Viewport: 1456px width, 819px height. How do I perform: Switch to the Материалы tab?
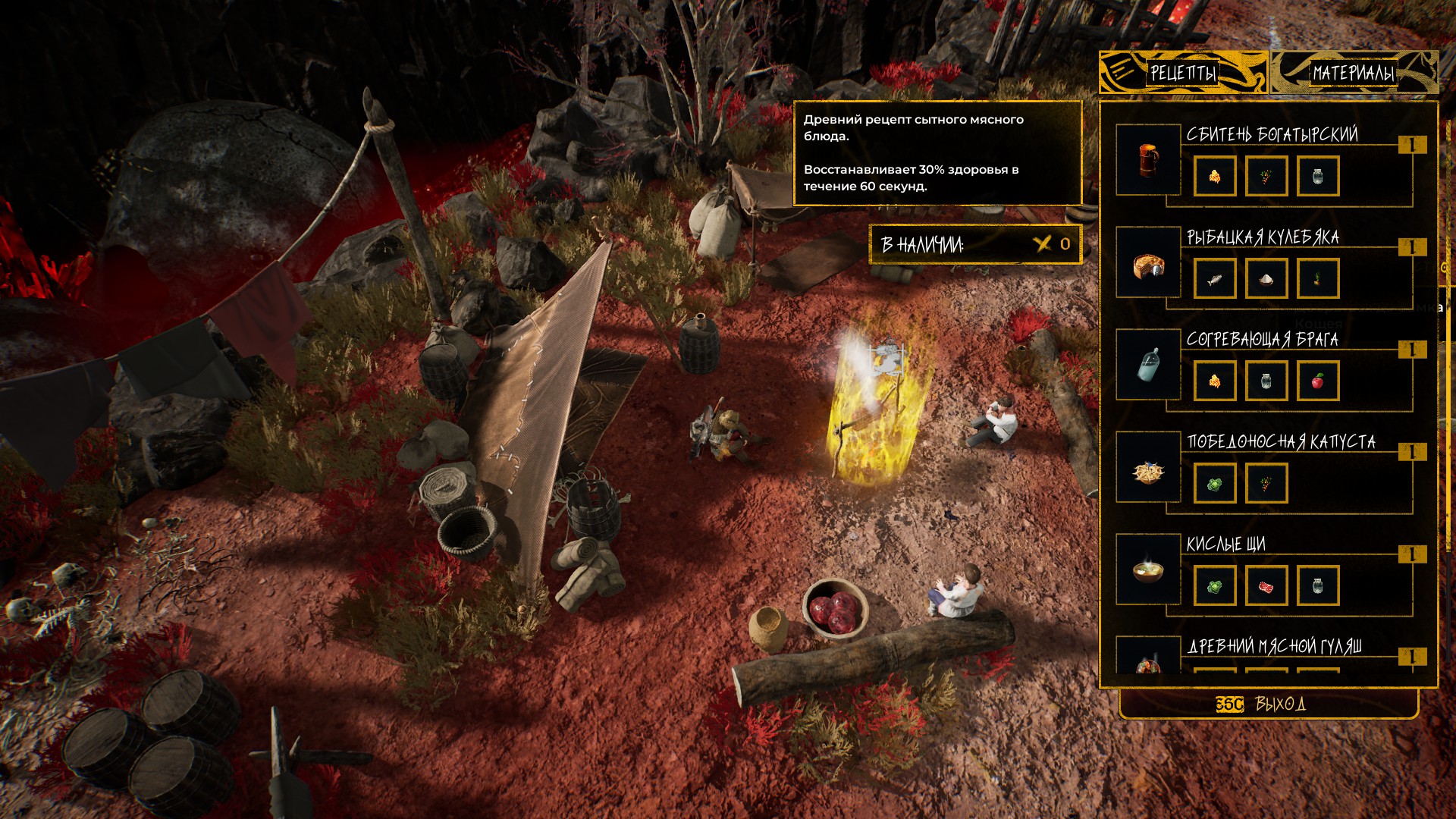tap(1354, 73)
